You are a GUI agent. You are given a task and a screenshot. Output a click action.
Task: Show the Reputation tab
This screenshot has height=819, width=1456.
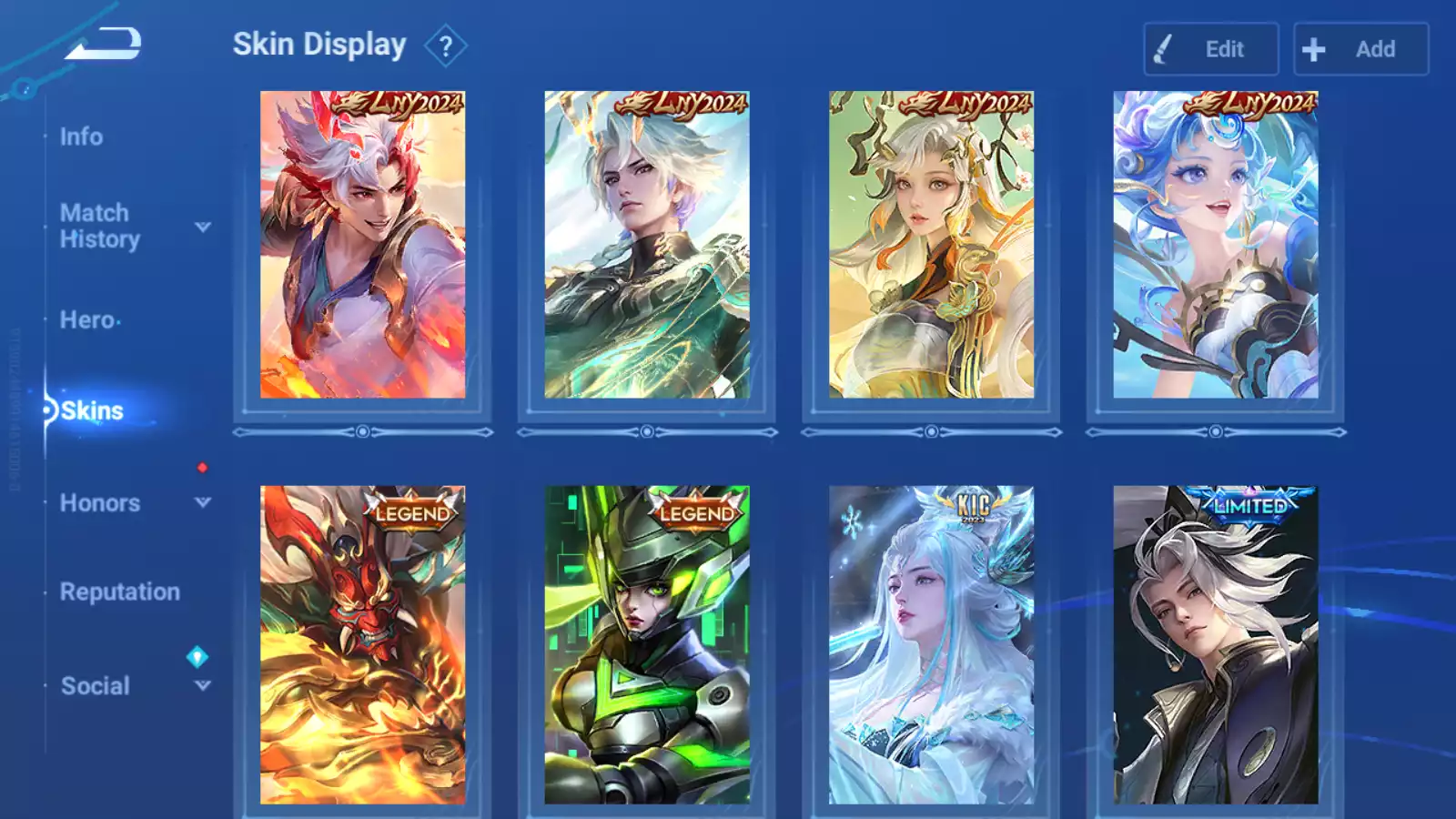pyautogui.click(x=119, y=591)
